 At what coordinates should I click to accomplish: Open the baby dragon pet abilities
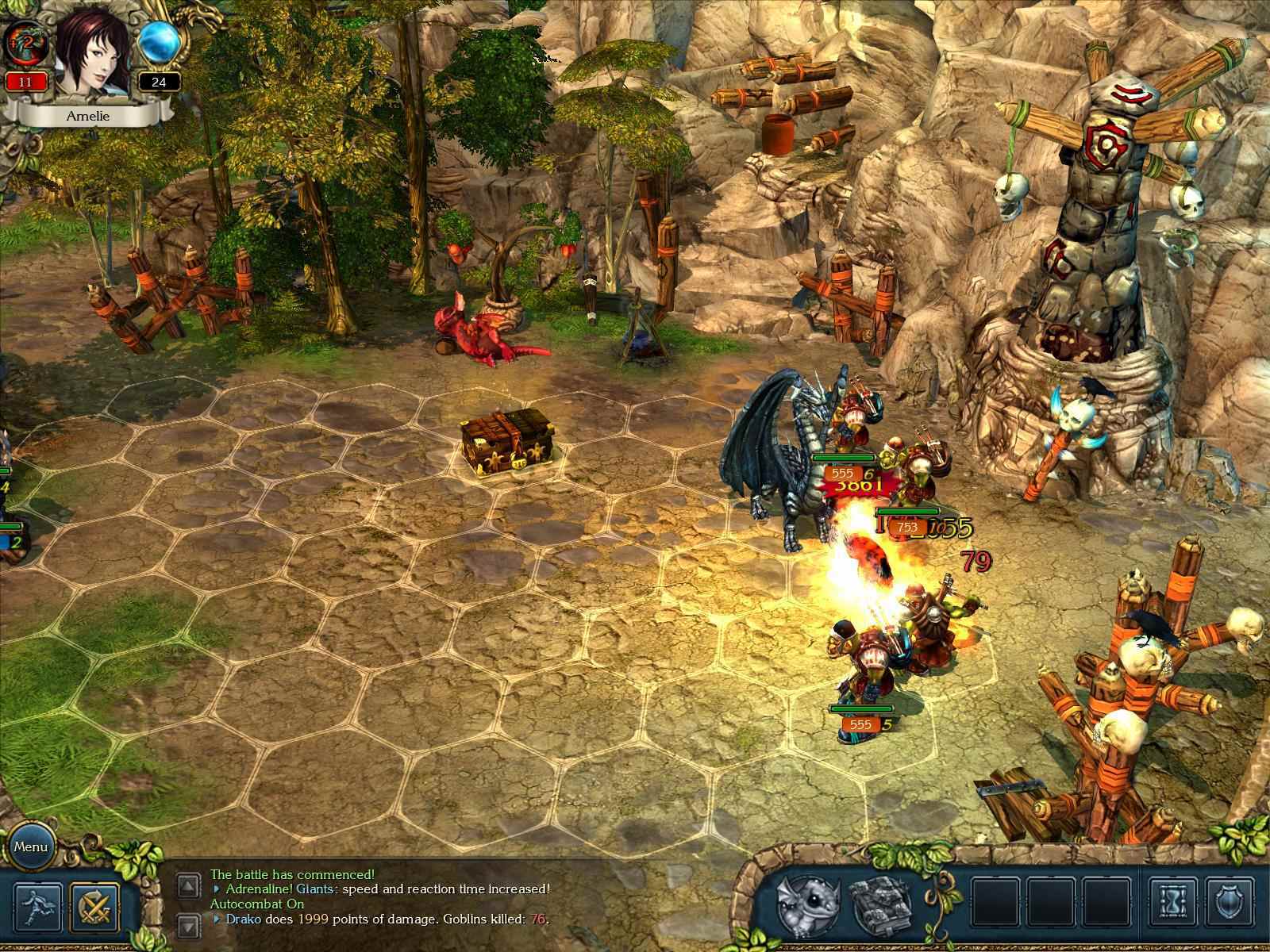[808, 904]
